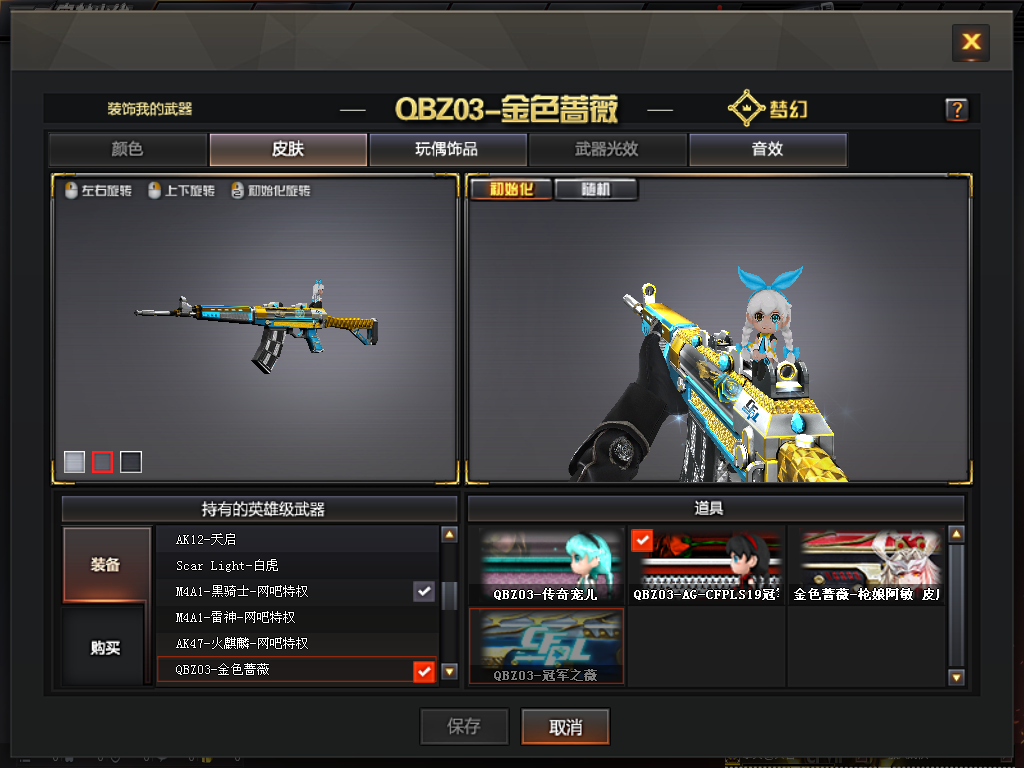The height and width of the screenshot is (768, 1024).
Task: Switch to the 玩偶饰品 tab
Action: click(447, 150)
